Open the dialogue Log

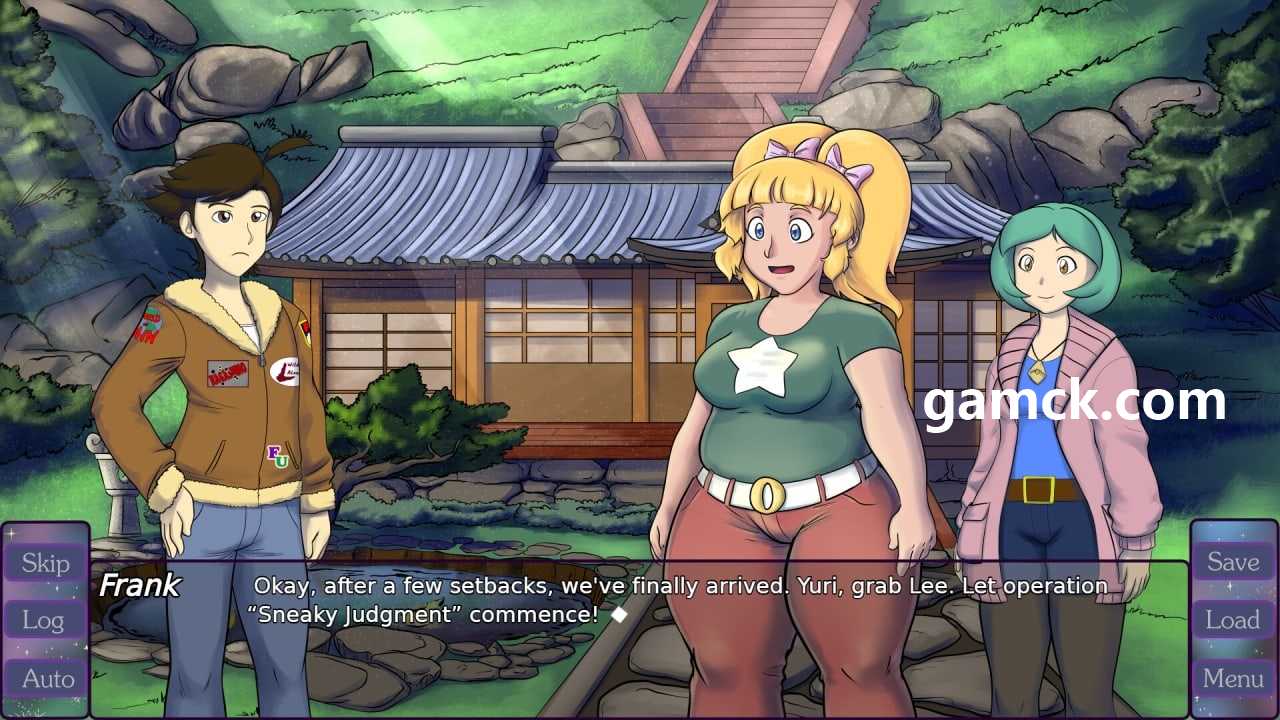(45, 621)
